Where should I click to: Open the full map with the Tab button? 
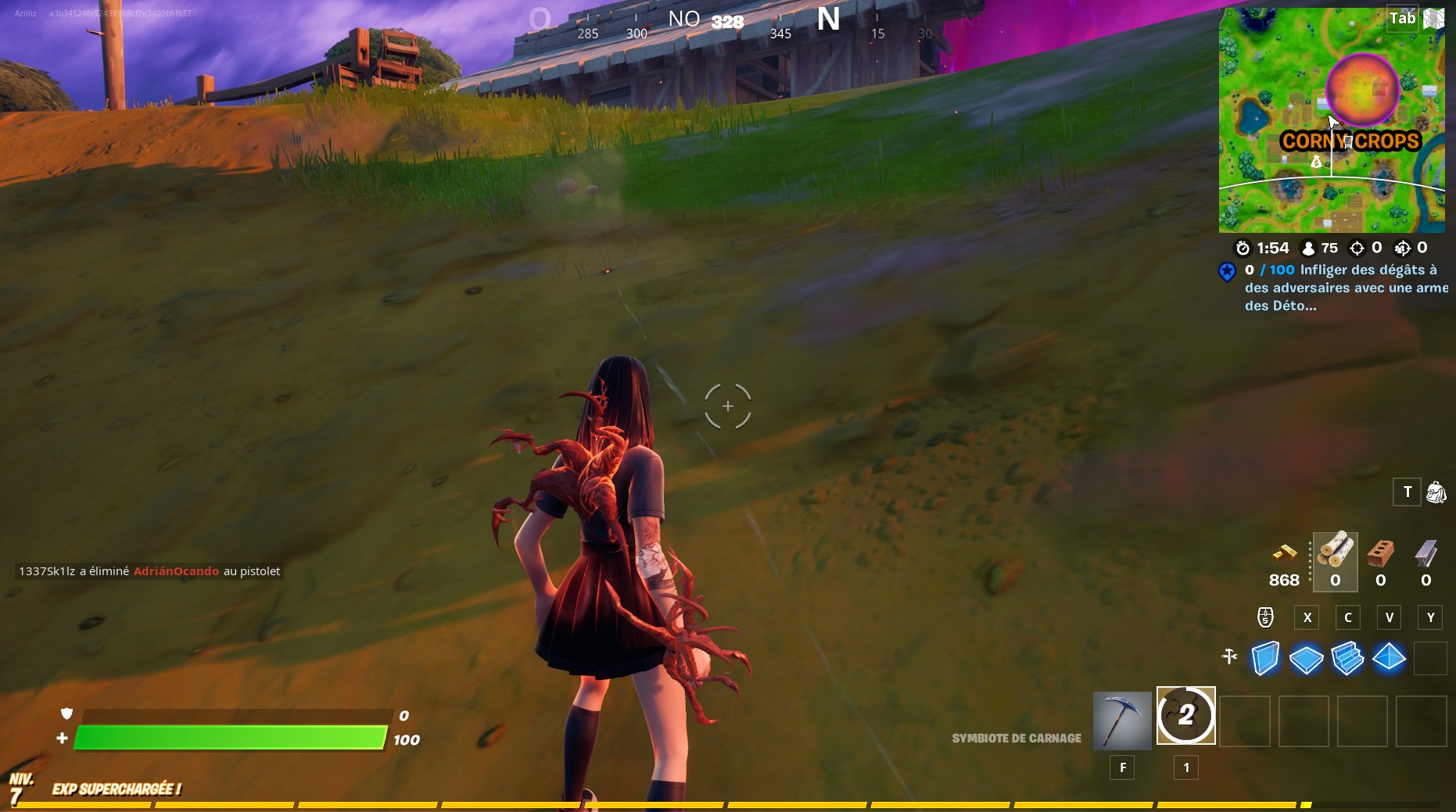pos(1402,18)
